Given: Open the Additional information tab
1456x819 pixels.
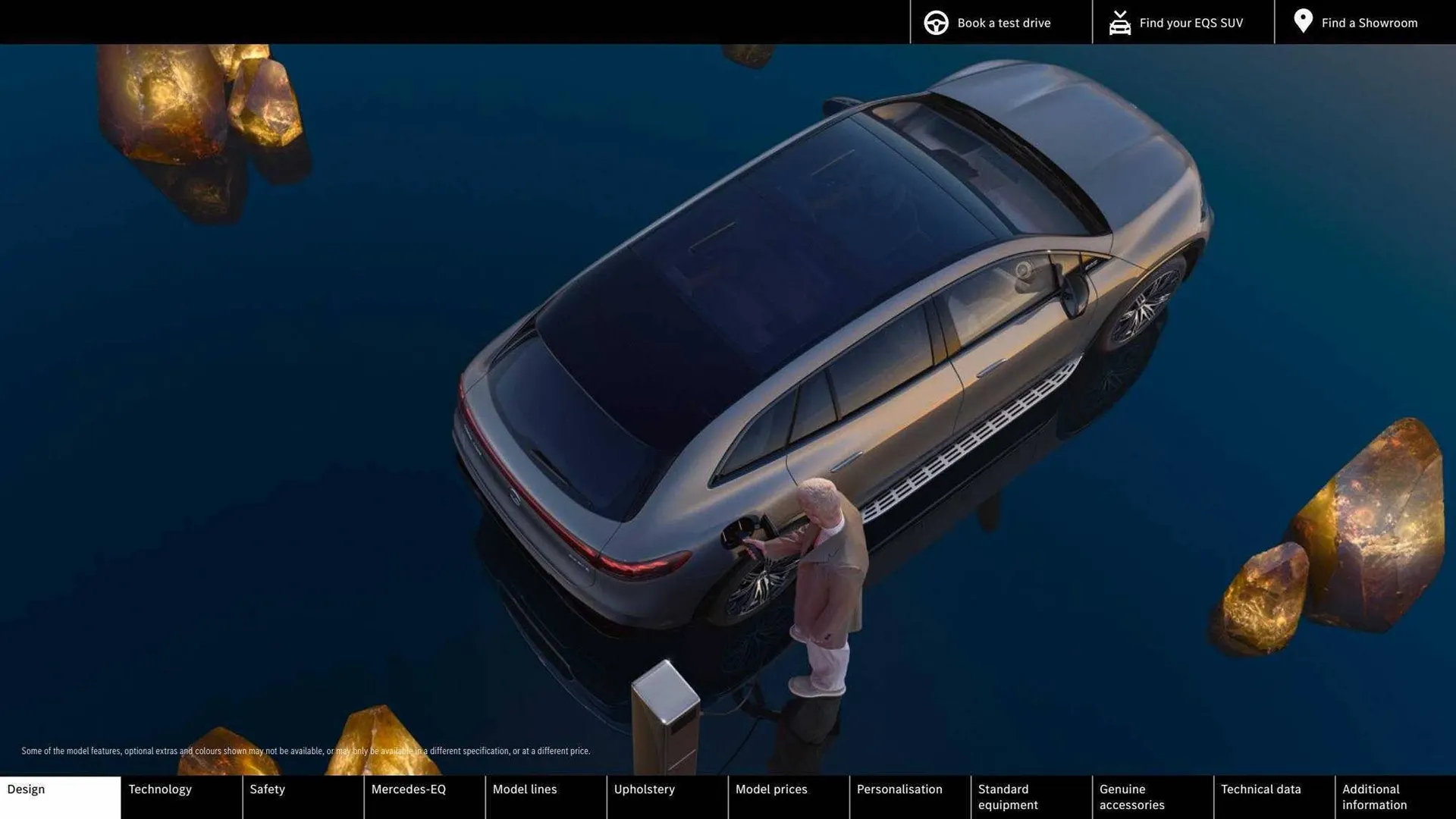Looking at the screenshot, I should [x=1395, y=796].
